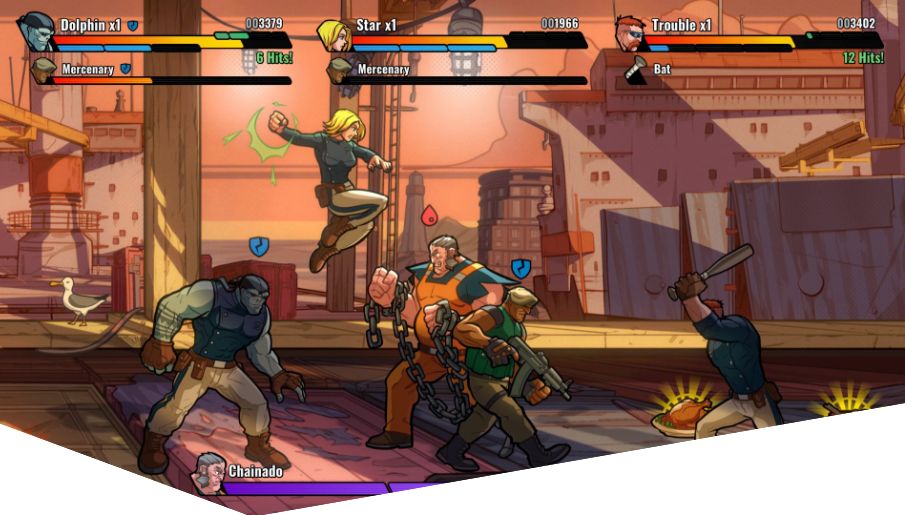Choose Trouble's red-haired character portrait
The height and width of the screenshot is (515, 905).
click(x=630, y=33)
